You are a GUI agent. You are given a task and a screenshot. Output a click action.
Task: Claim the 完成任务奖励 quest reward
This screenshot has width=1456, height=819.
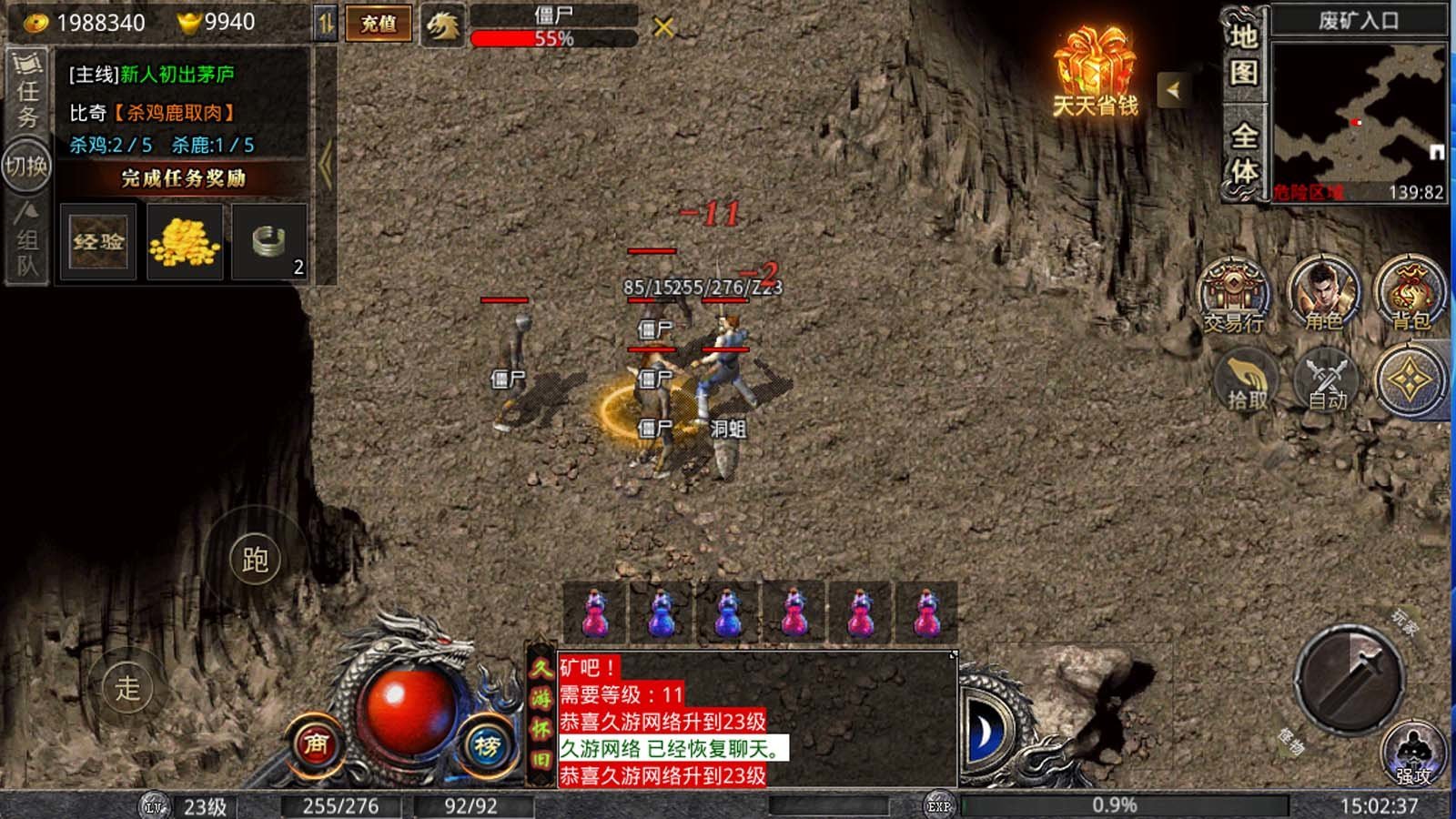tap(184, 177)
